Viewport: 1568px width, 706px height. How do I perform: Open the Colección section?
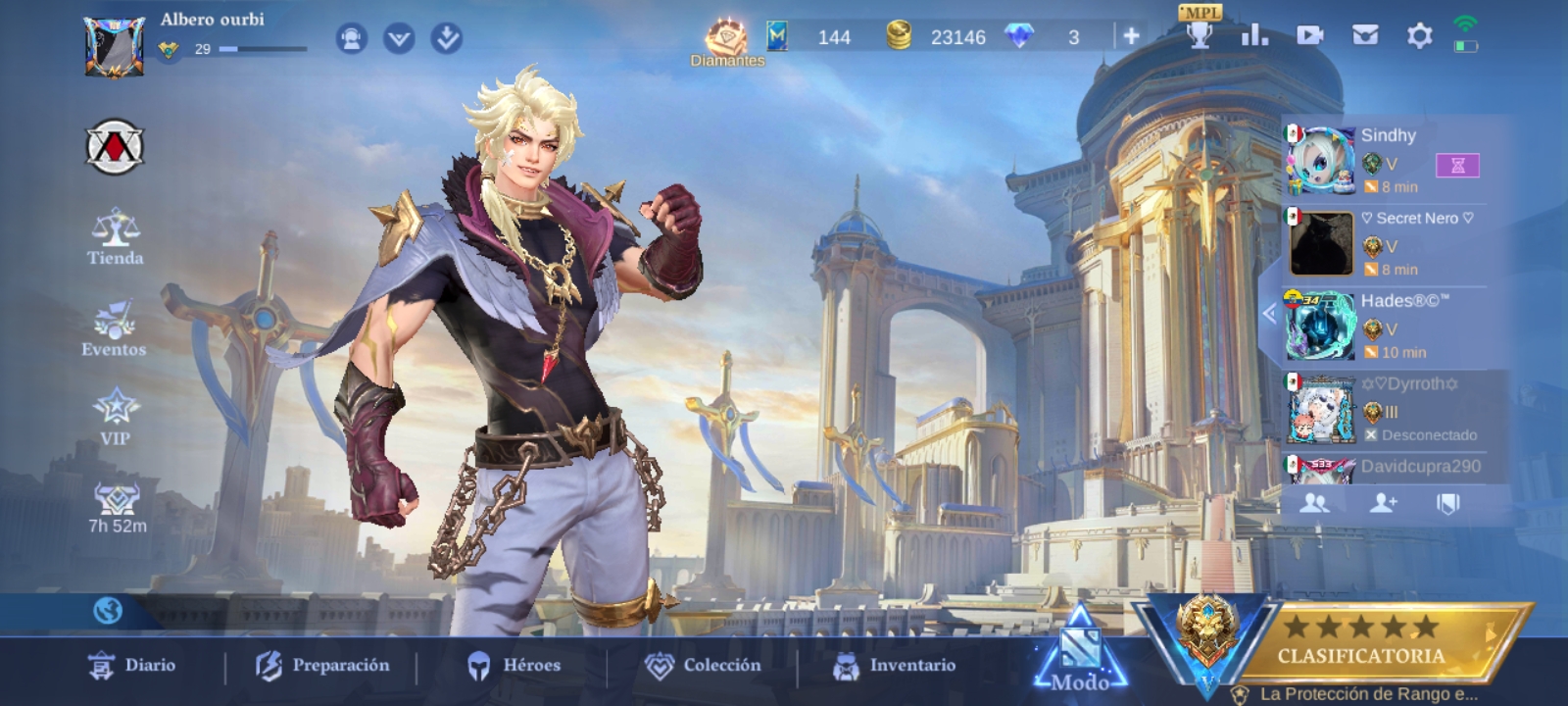pos(703,666)
